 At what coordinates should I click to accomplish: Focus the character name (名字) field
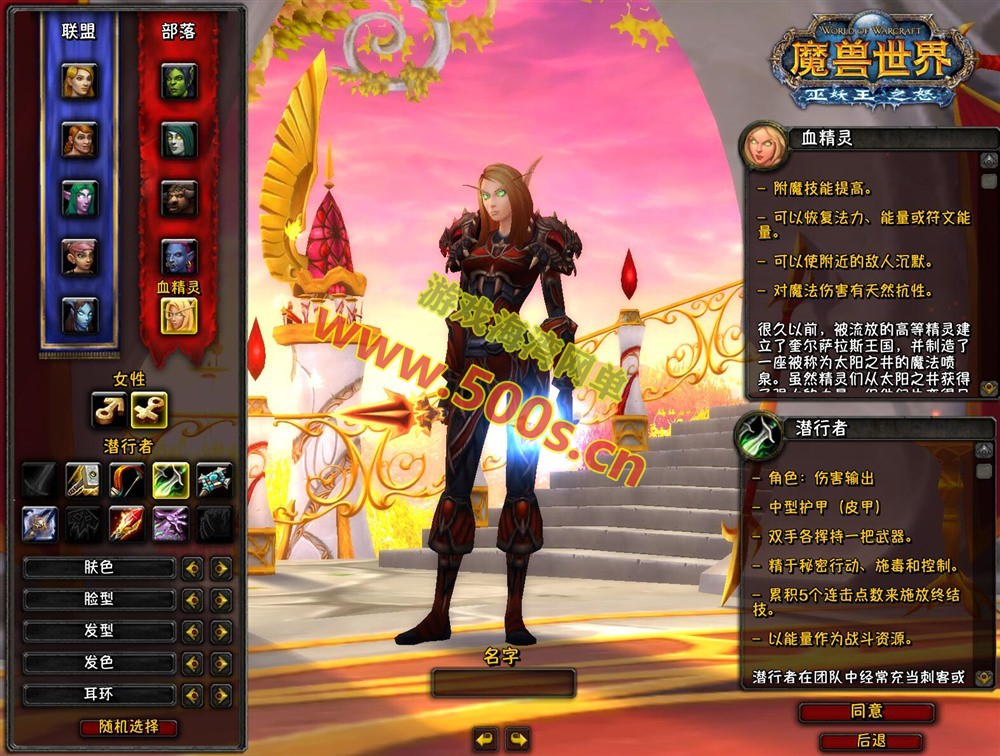coord(503,683)
